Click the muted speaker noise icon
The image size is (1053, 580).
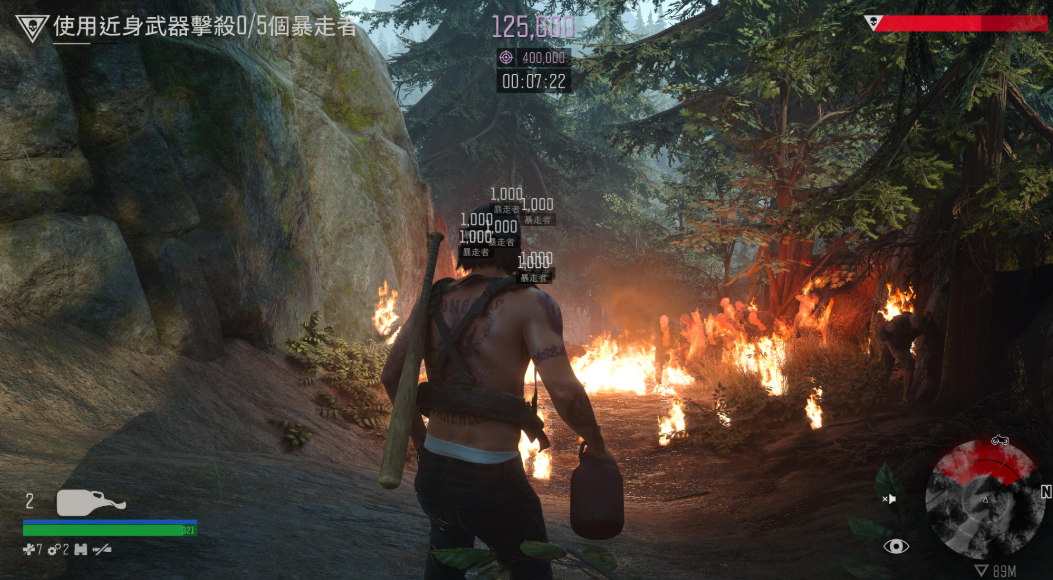pyautogui.click(x=889, y=498)
